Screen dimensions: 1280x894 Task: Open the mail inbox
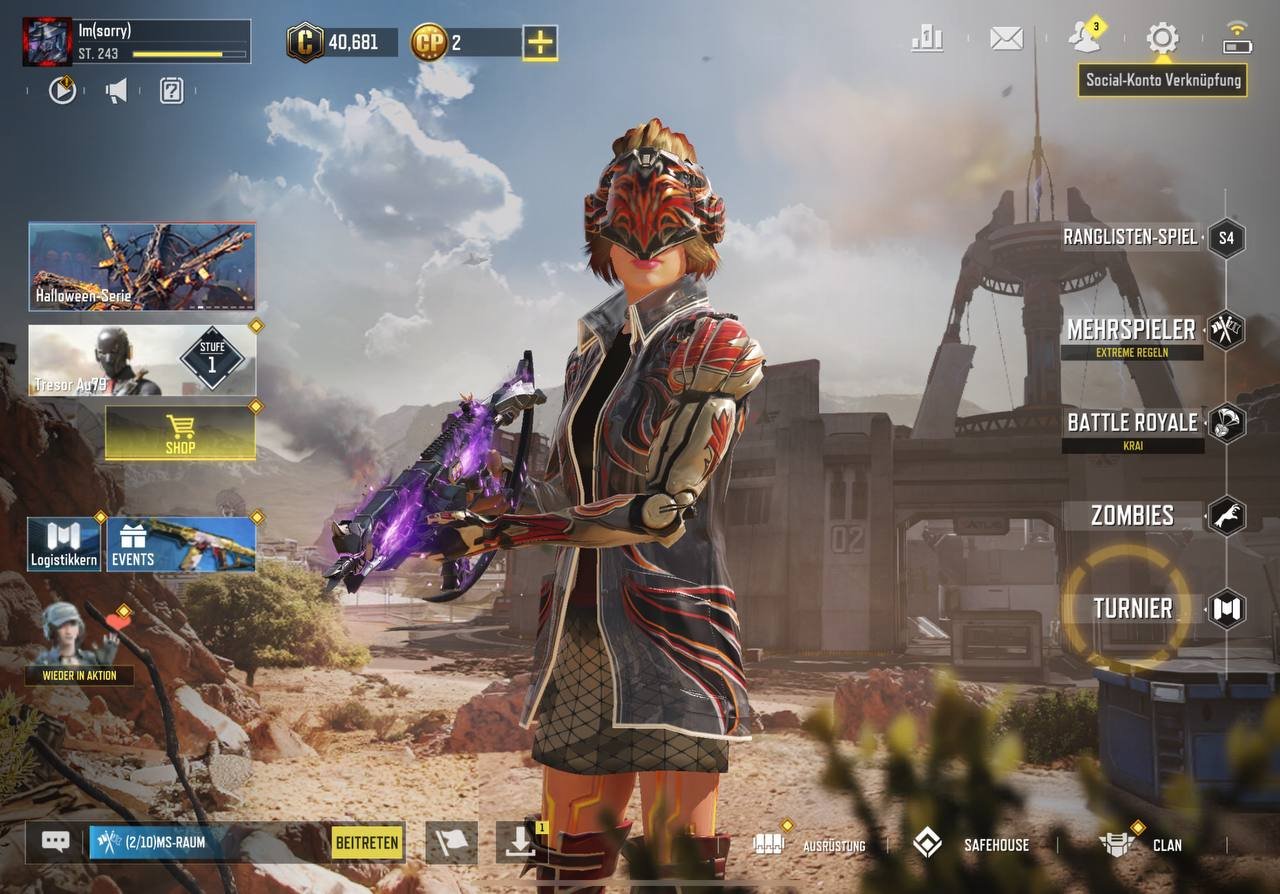(x=1006, y=39)
